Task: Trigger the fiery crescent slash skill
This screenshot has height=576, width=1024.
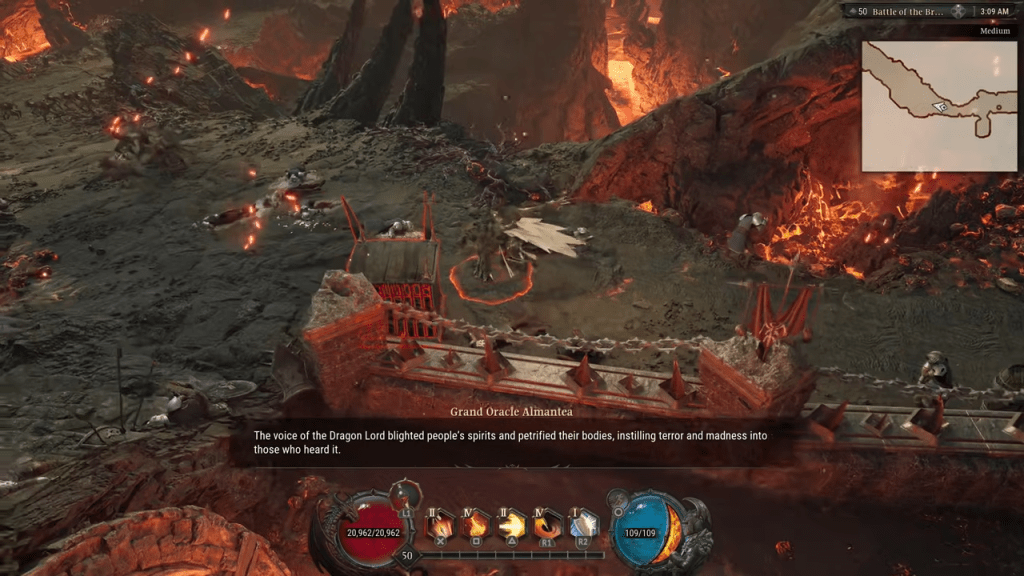Action: pos(548,524)
